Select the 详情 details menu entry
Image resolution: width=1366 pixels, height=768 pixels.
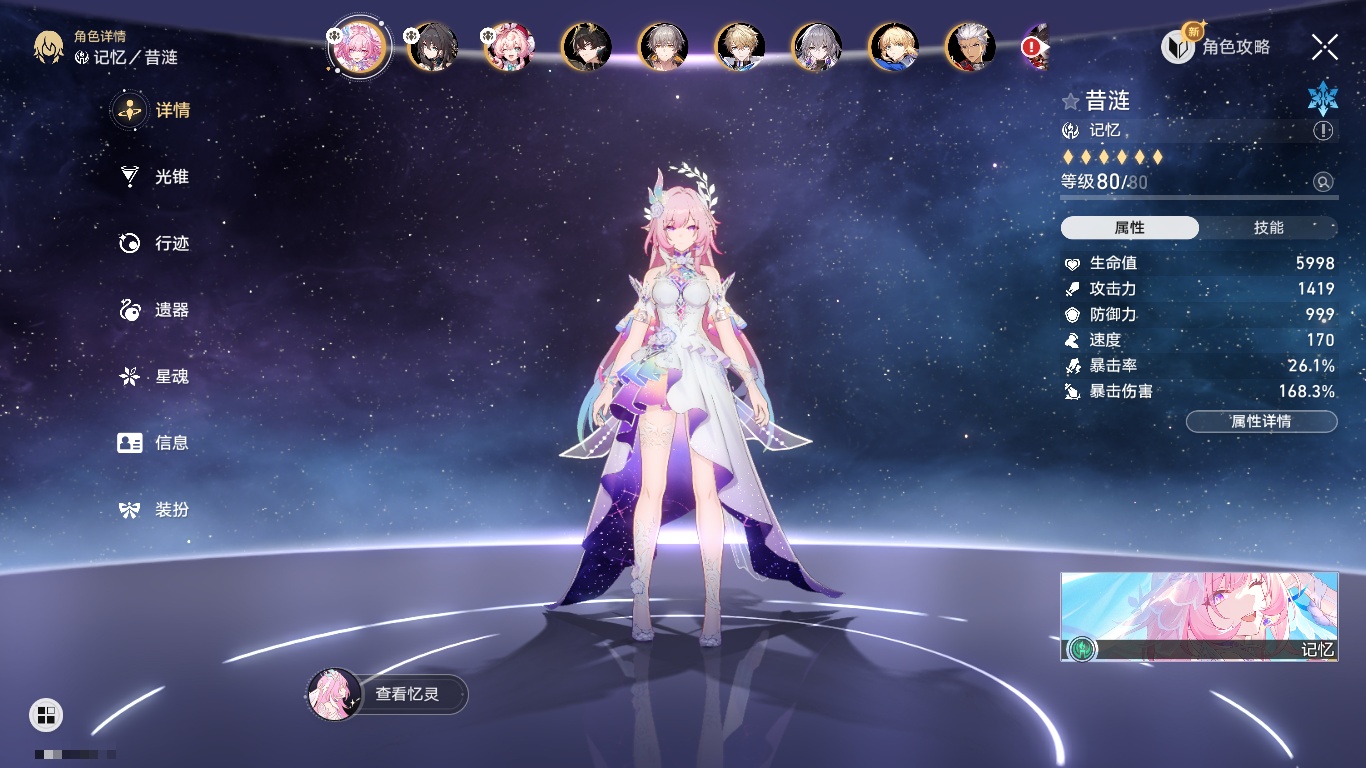click(x=154, y=110)
